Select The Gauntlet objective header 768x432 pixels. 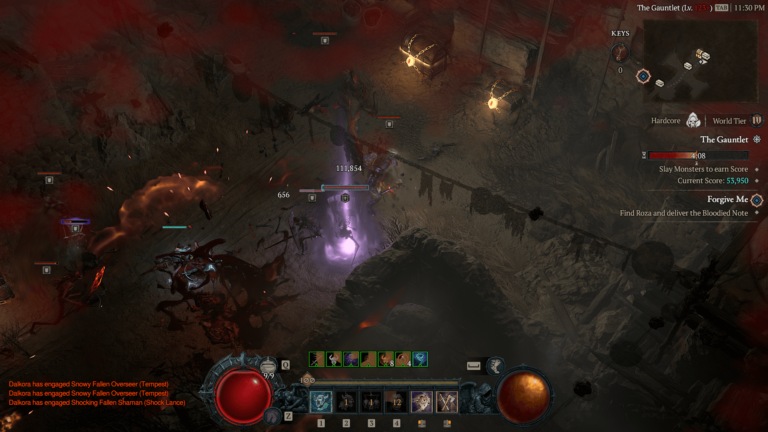coord(724,140)
